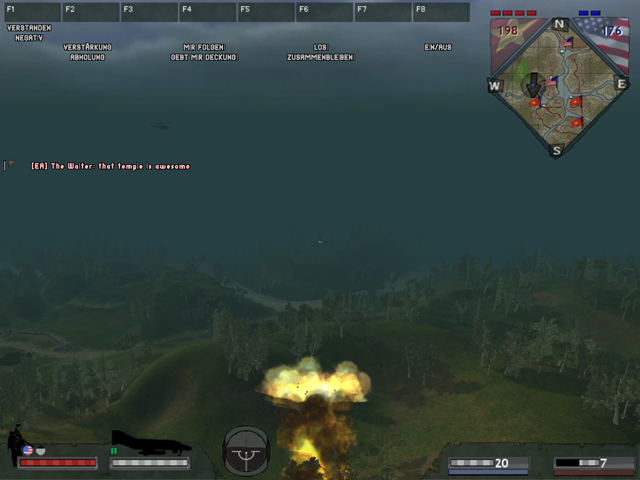Click the diamond-shaped minimap

(x=557, y=86)
